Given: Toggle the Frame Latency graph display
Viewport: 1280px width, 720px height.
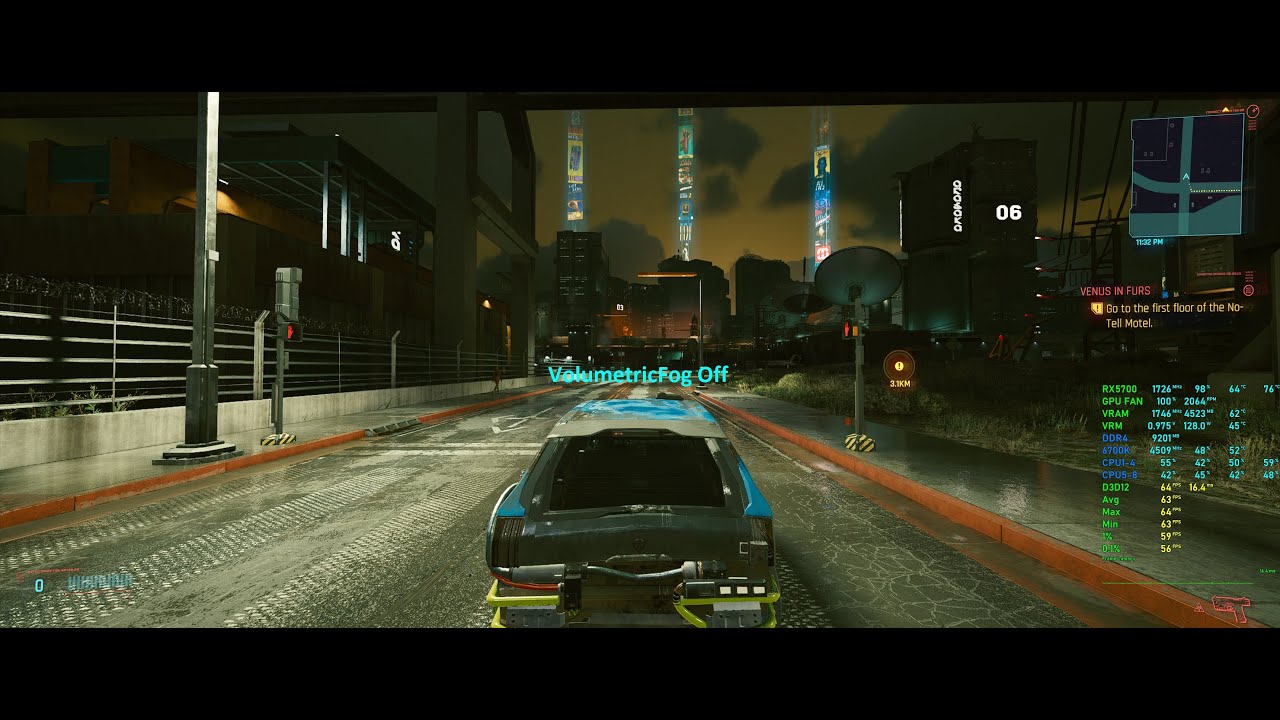Looking at the screenshot, I should (1120, 561).
